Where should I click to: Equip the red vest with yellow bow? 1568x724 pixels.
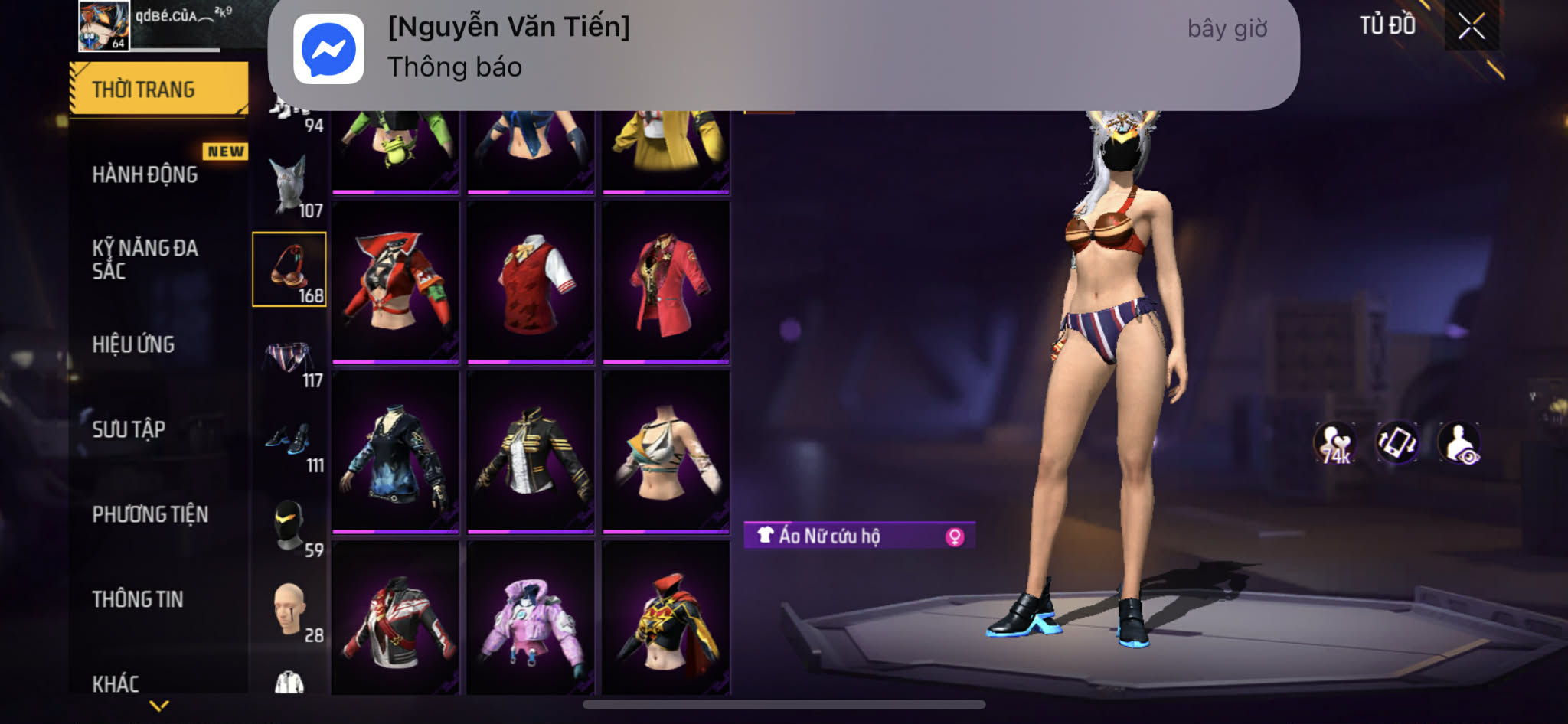531,282
